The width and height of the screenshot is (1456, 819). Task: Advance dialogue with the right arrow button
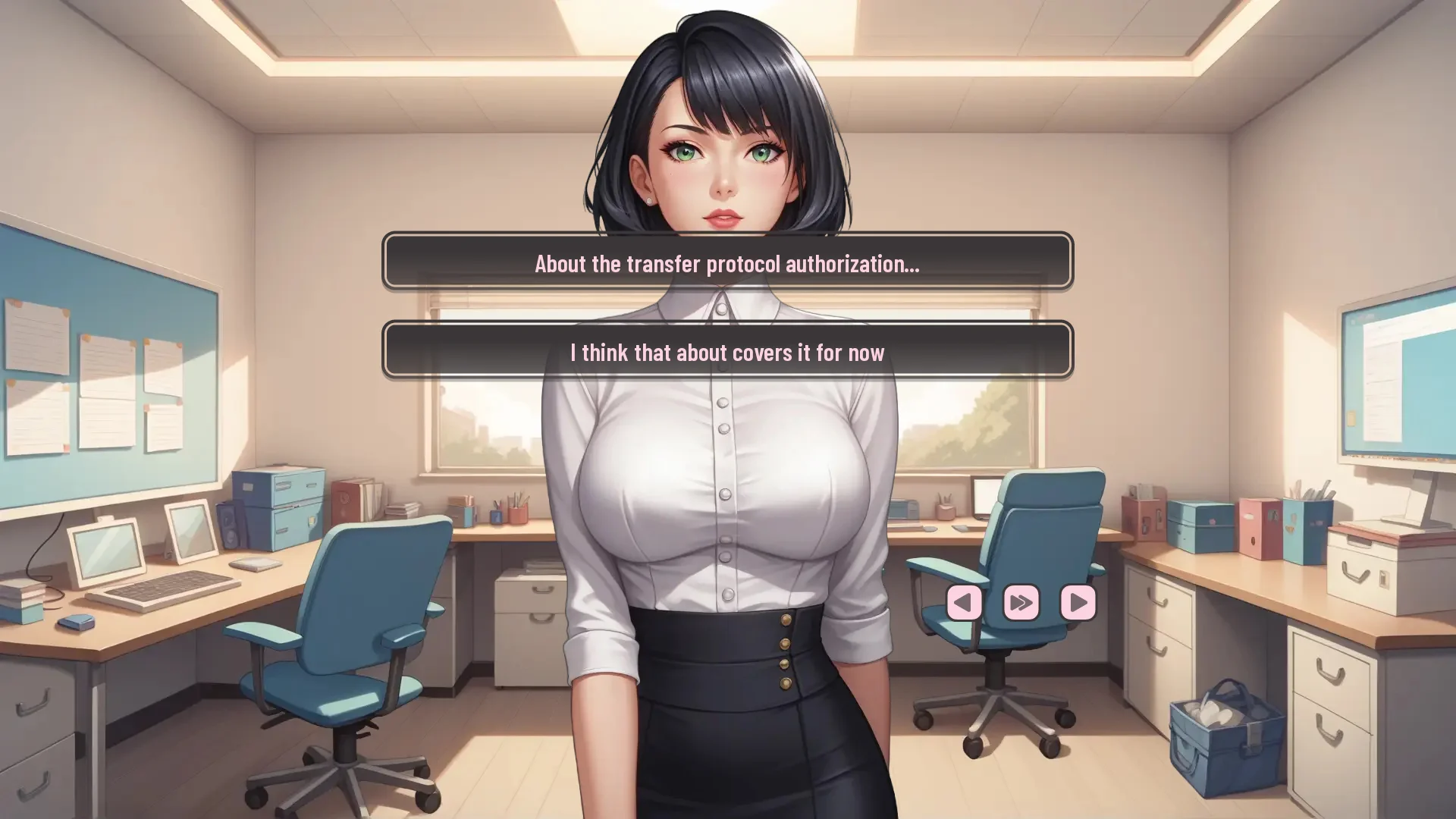point(1078,603)
